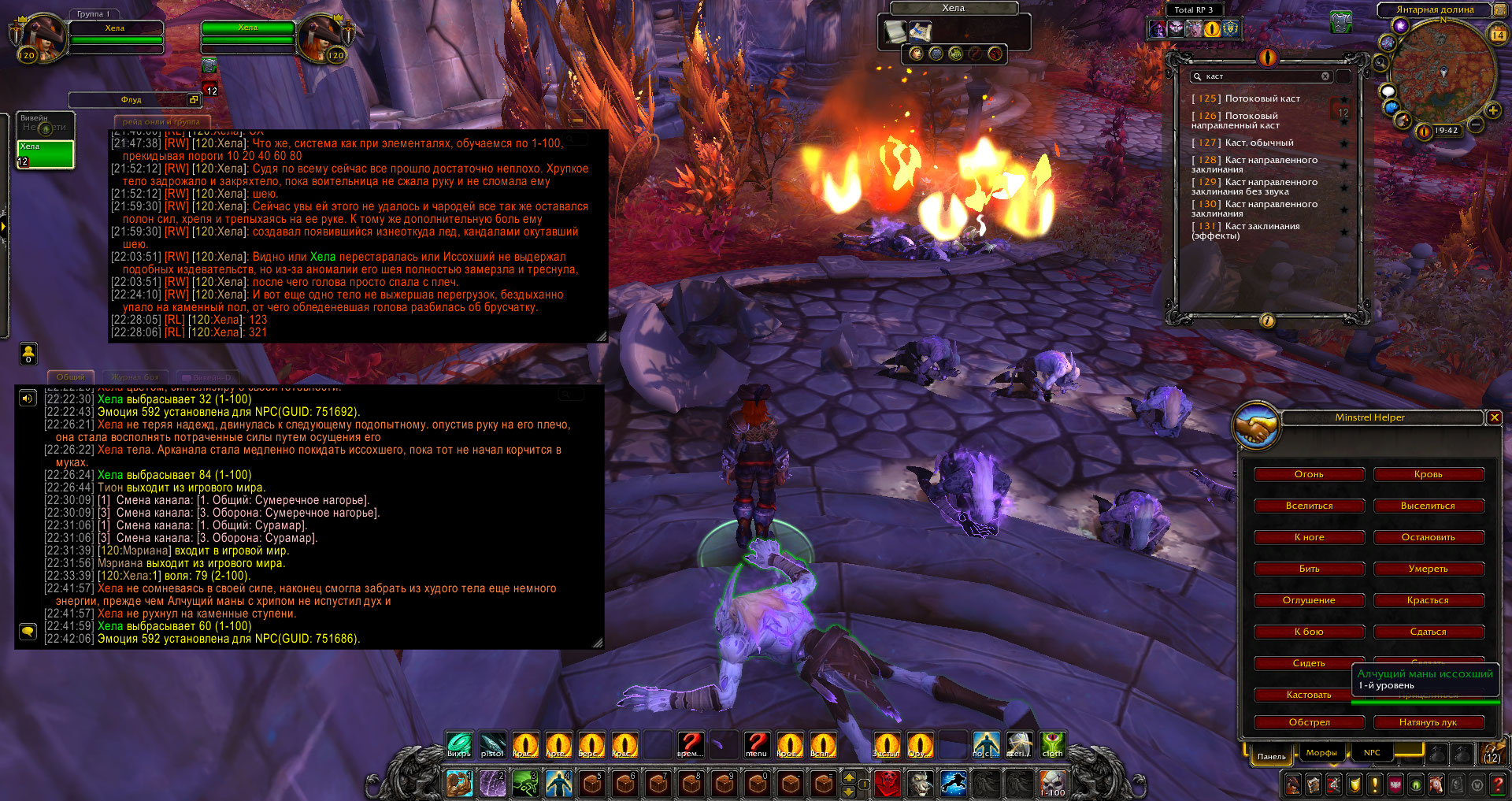
Task: Select the Флуд chat frame header
Action: coord(131,100)
